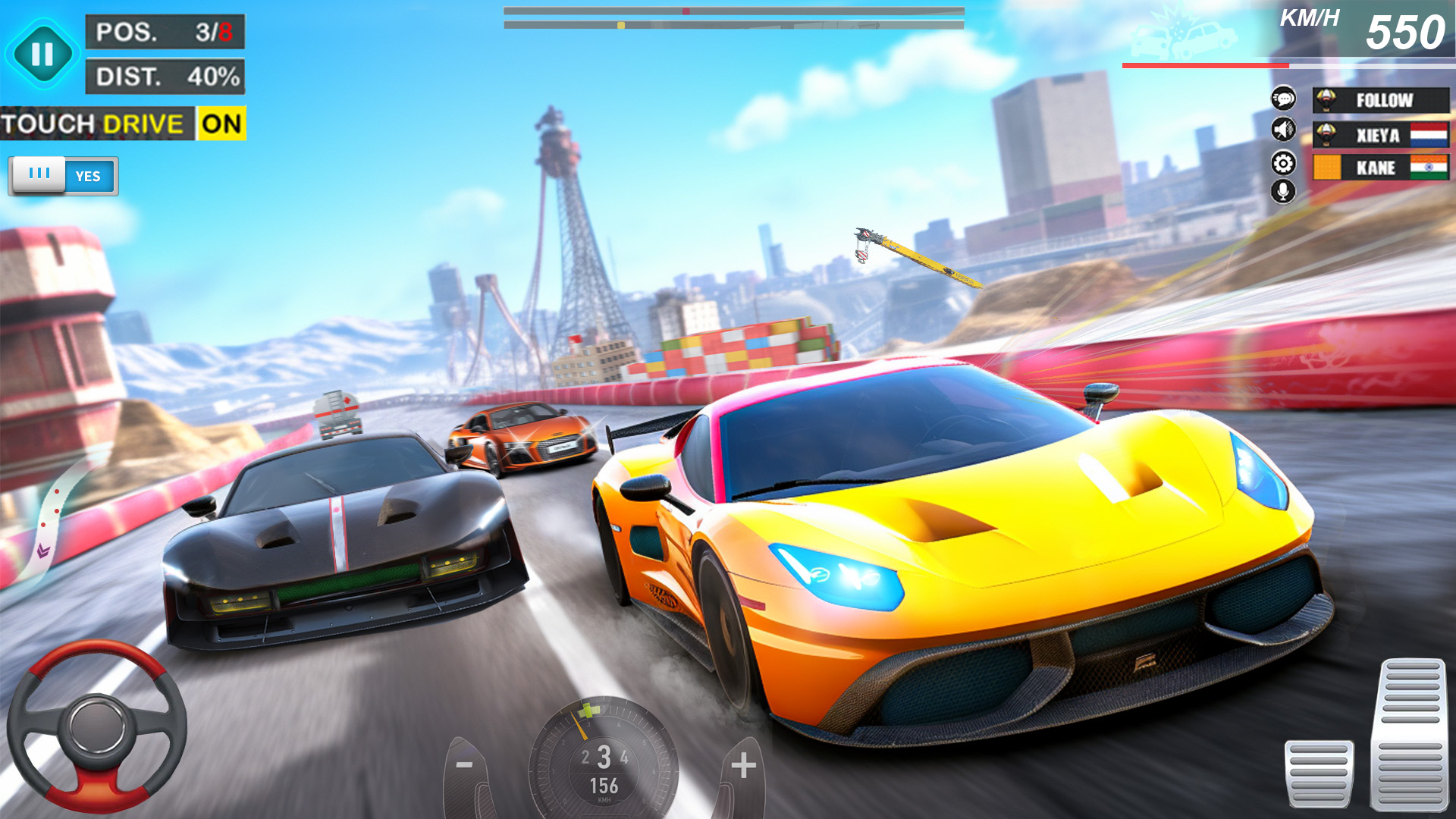Tap the pause icon top left
The image size is (1456, 819).
(43, 52)
